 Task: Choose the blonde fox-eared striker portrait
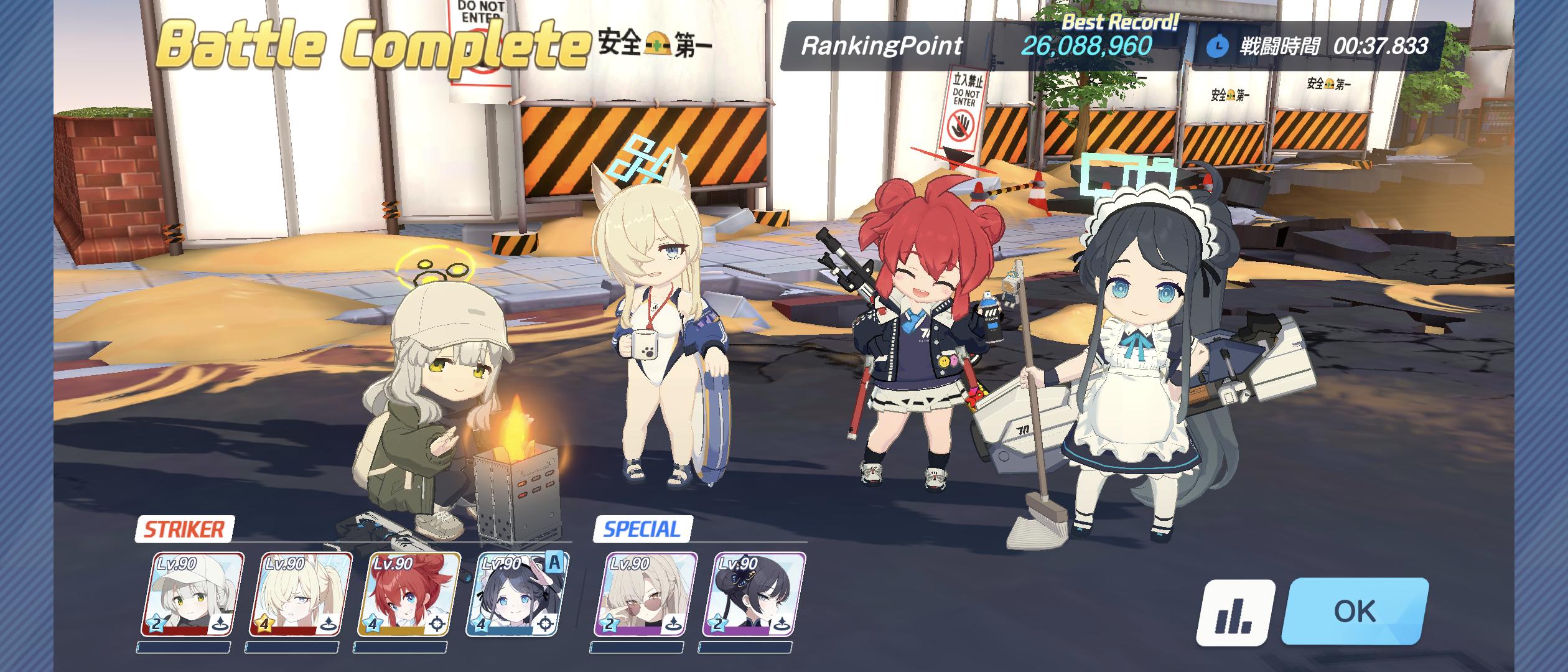(x=301, y=594)
